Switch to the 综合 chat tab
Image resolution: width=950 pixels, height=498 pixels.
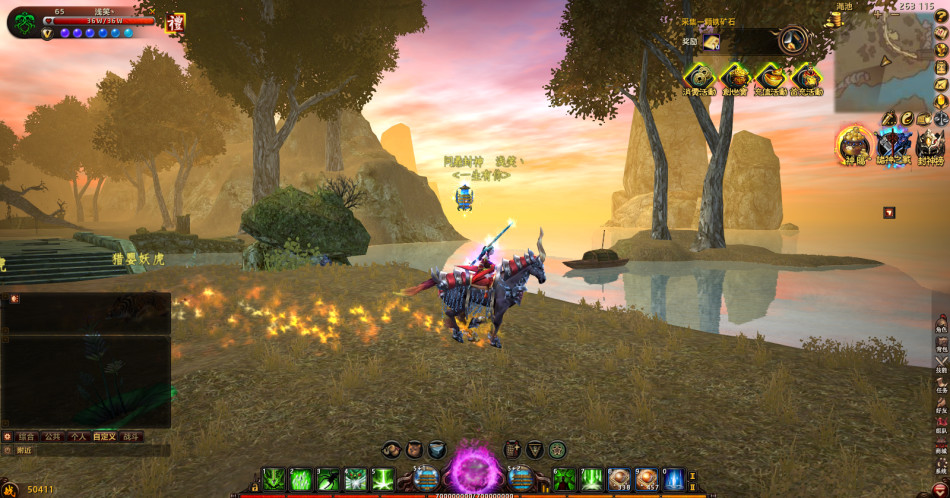27,437
